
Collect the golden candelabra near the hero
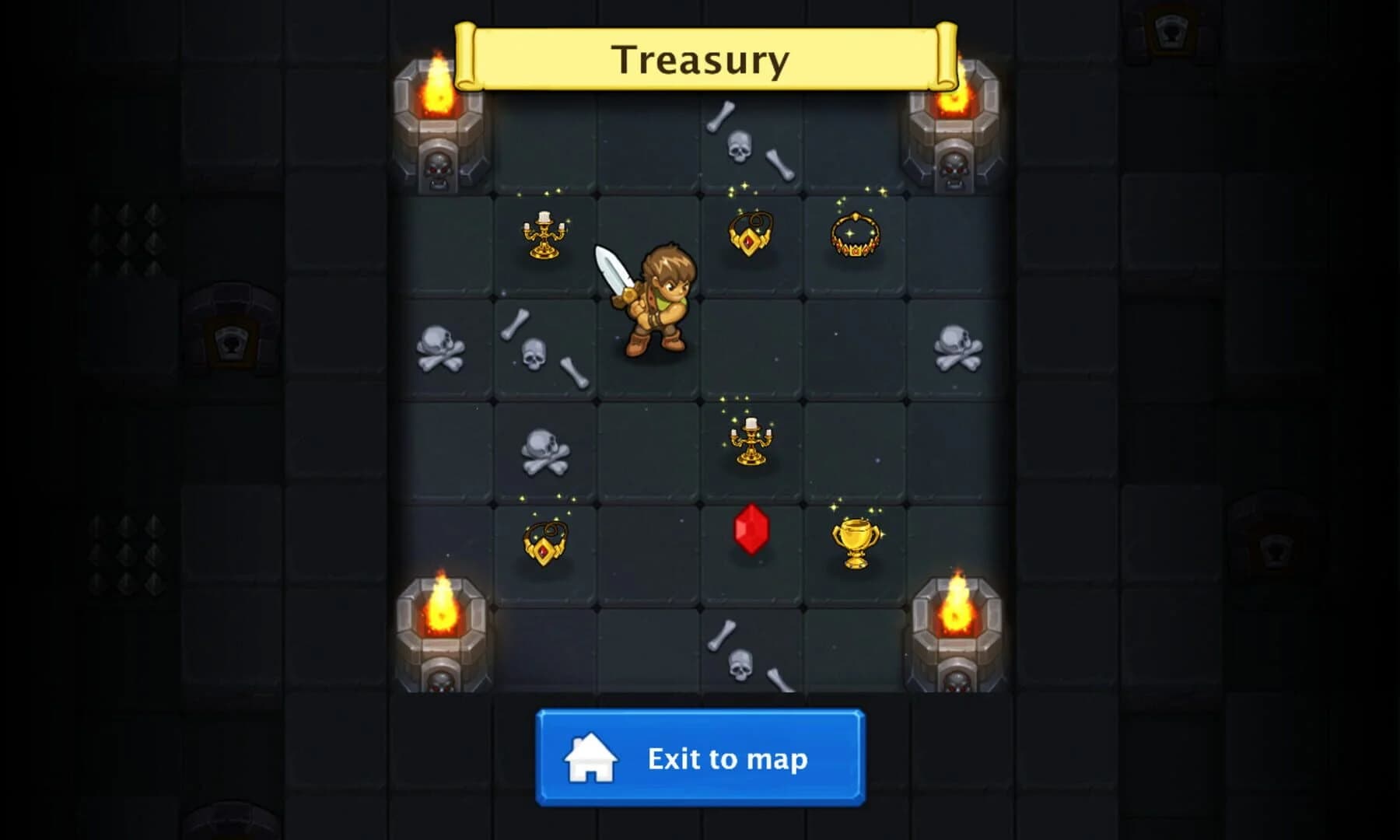pos(544,233)
